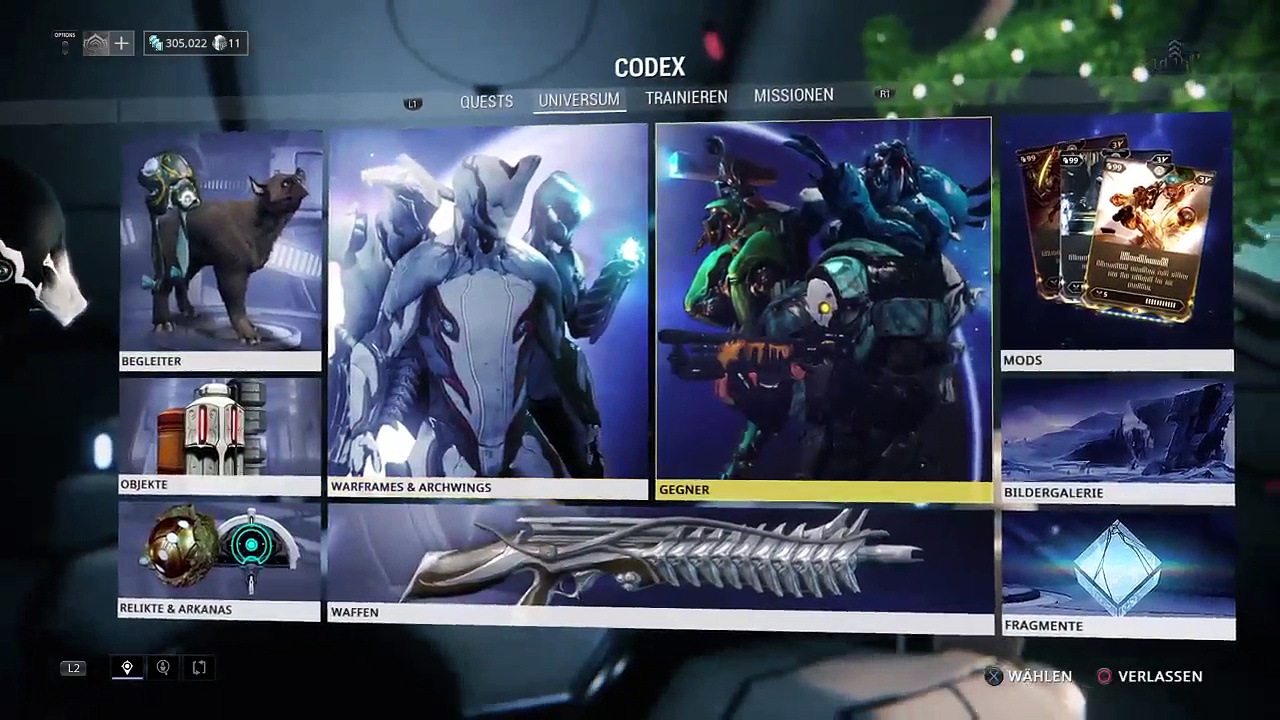
Task: Select the map pin icon
Action: 127,667
